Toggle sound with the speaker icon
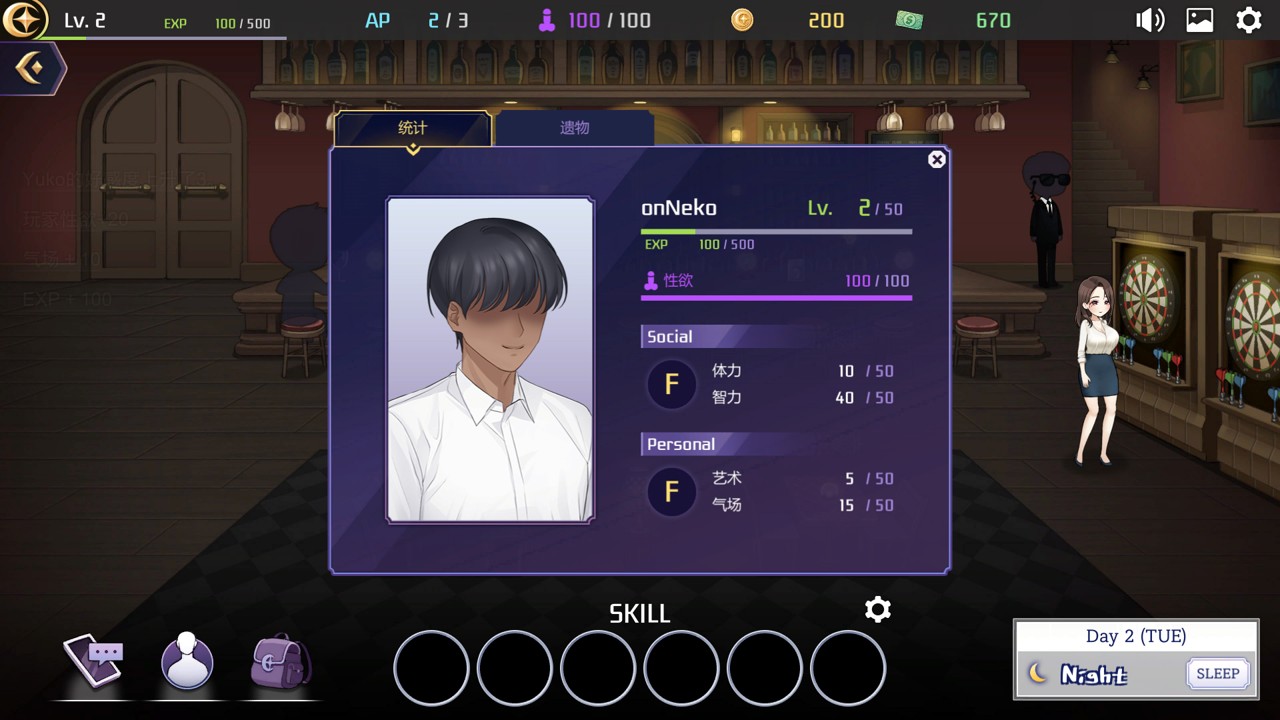Viewport: 1280px width, 720px height. pyautogui.click(x=1149, y=20)
